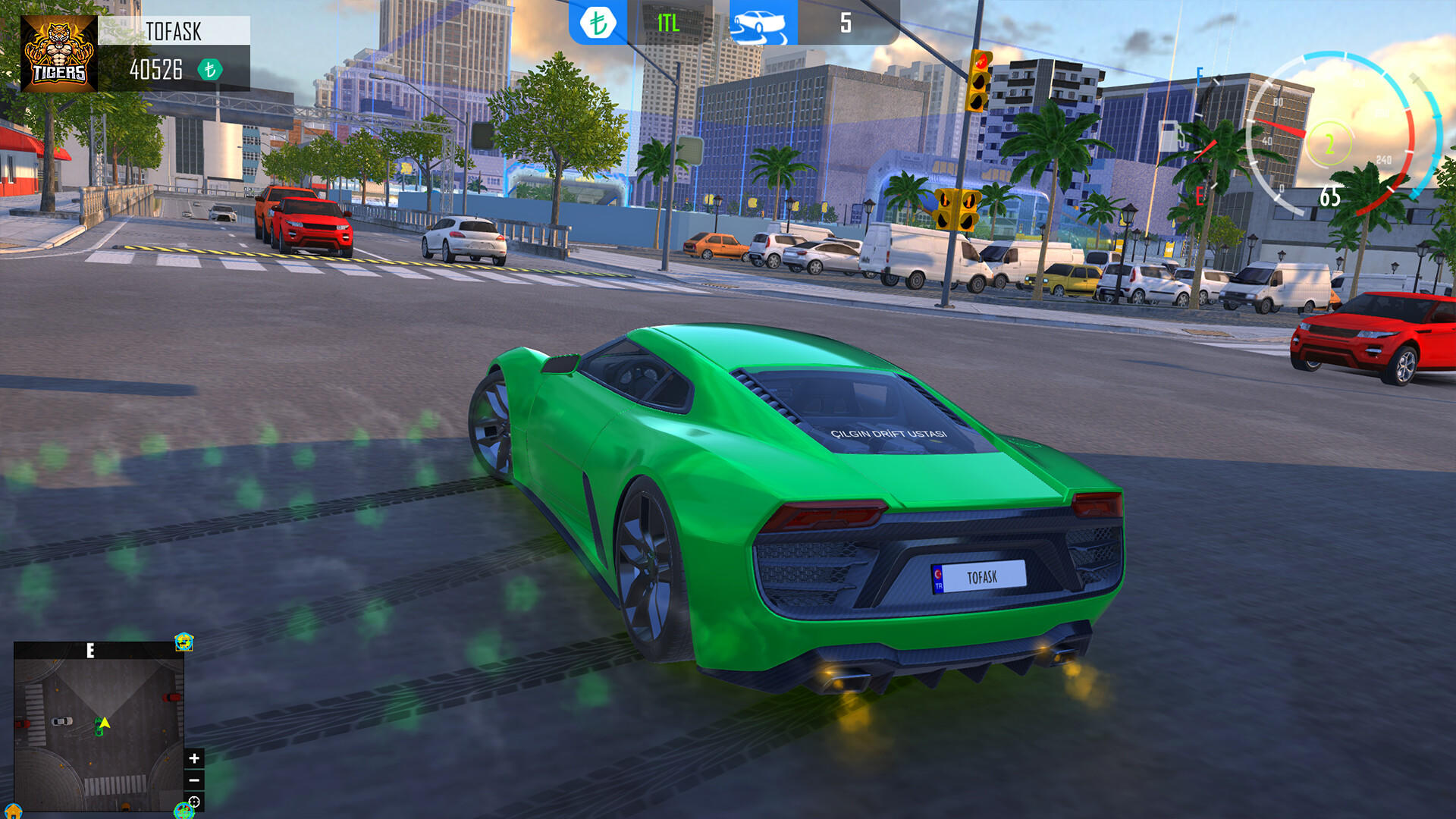Expand the minimap with the plus control

tap(193, 758)
